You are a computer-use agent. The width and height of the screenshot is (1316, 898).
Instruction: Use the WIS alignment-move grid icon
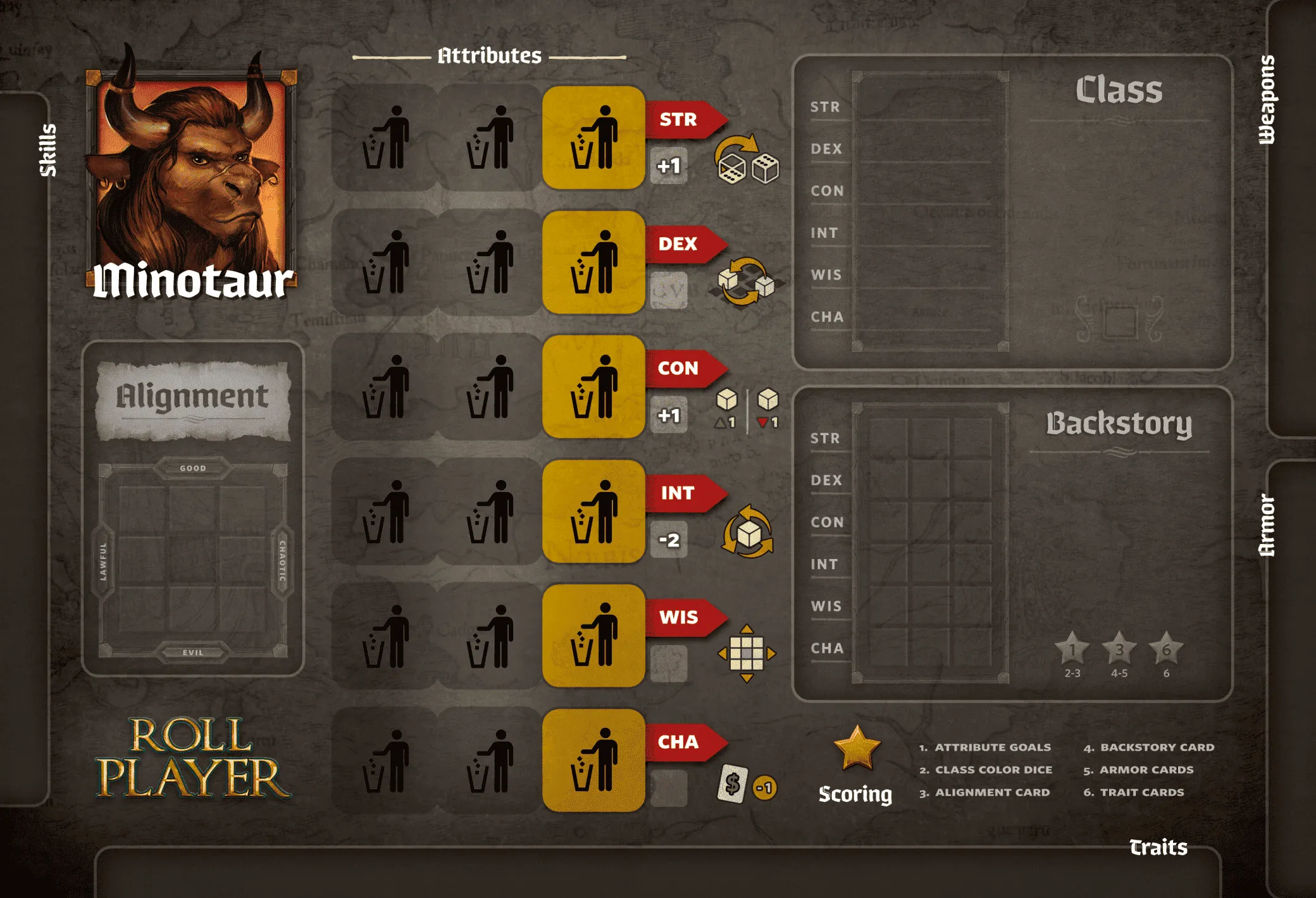click(747, 653)
